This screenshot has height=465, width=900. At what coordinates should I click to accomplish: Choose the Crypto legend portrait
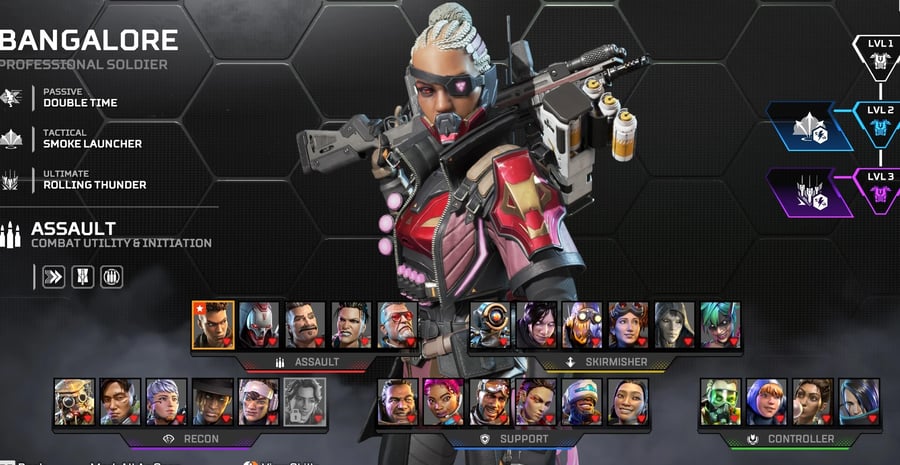[x=120, y=401]
